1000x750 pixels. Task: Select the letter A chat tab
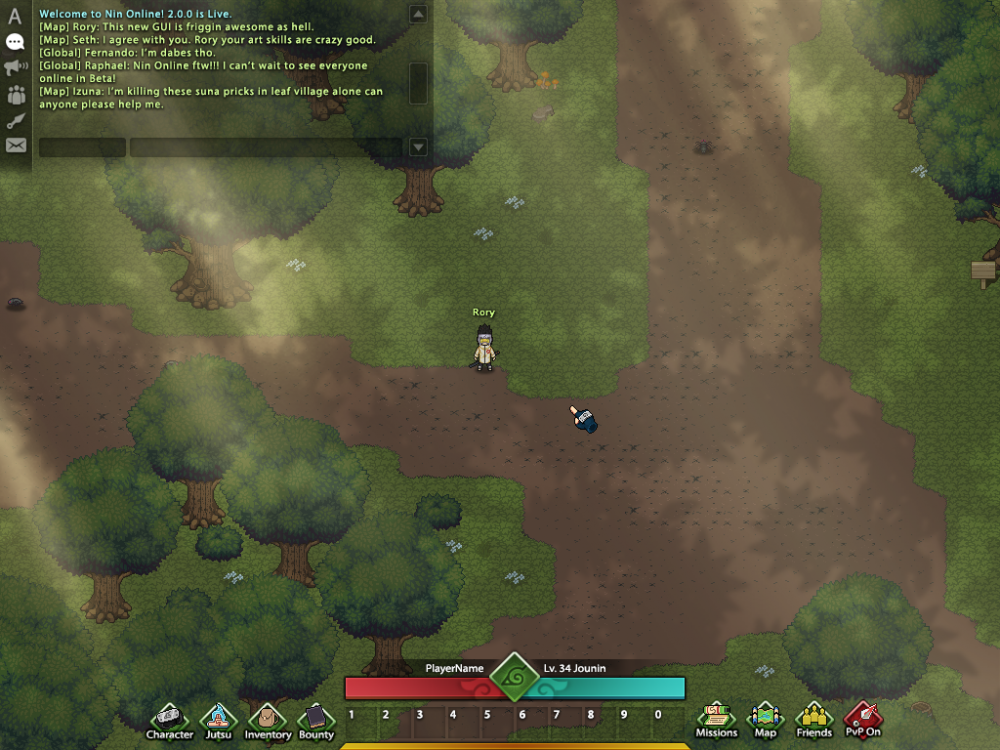pyautogui.click(x=15, y=16)
